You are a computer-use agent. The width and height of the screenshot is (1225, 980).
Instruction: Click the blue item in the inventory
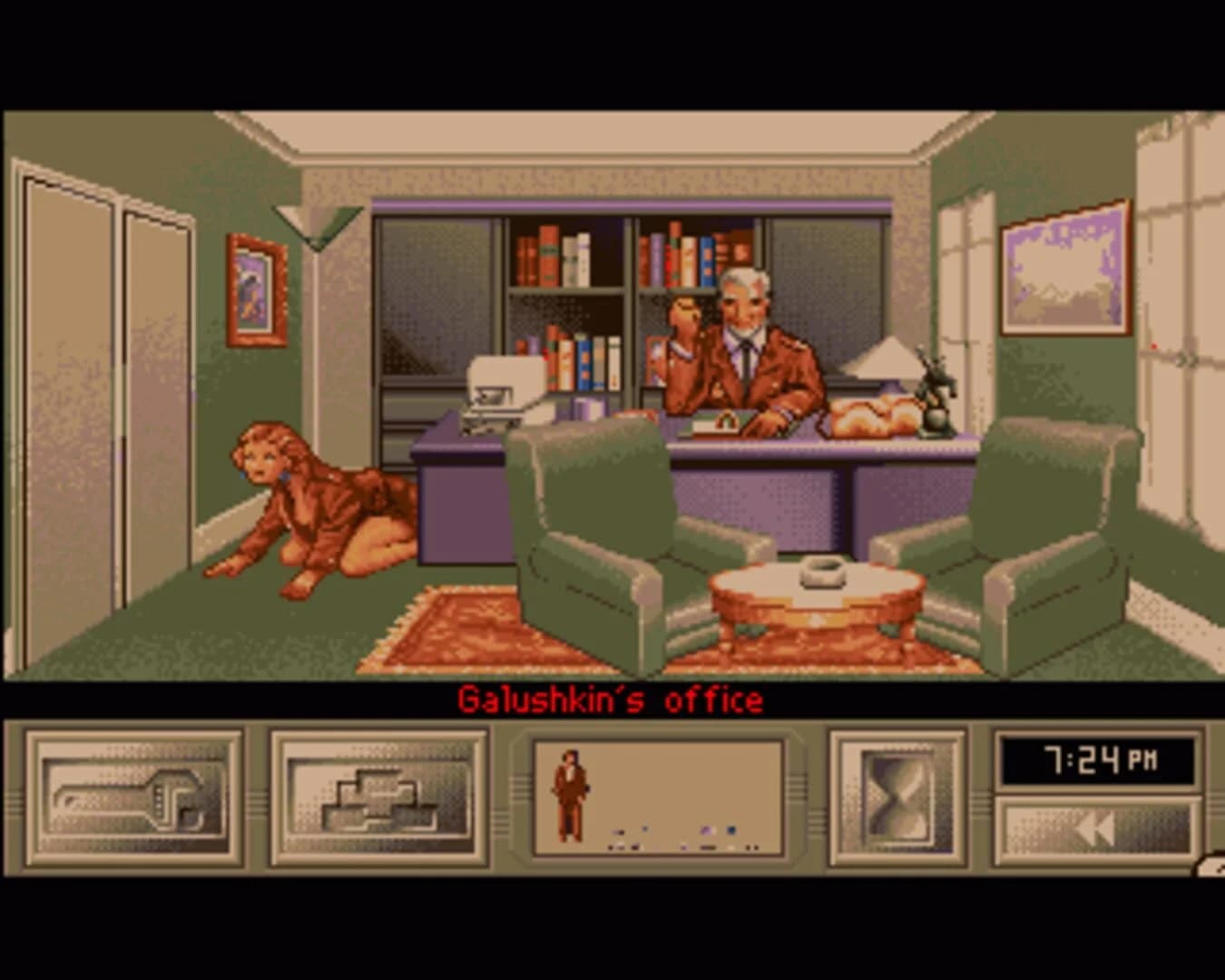coord(730,830)
